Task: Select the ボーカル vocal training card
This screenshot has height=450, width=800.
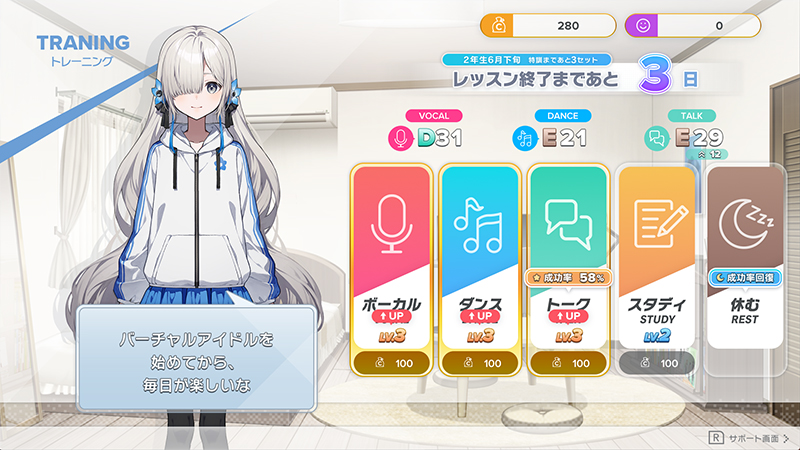Action: pyautogui.click(x=392, y=265)
